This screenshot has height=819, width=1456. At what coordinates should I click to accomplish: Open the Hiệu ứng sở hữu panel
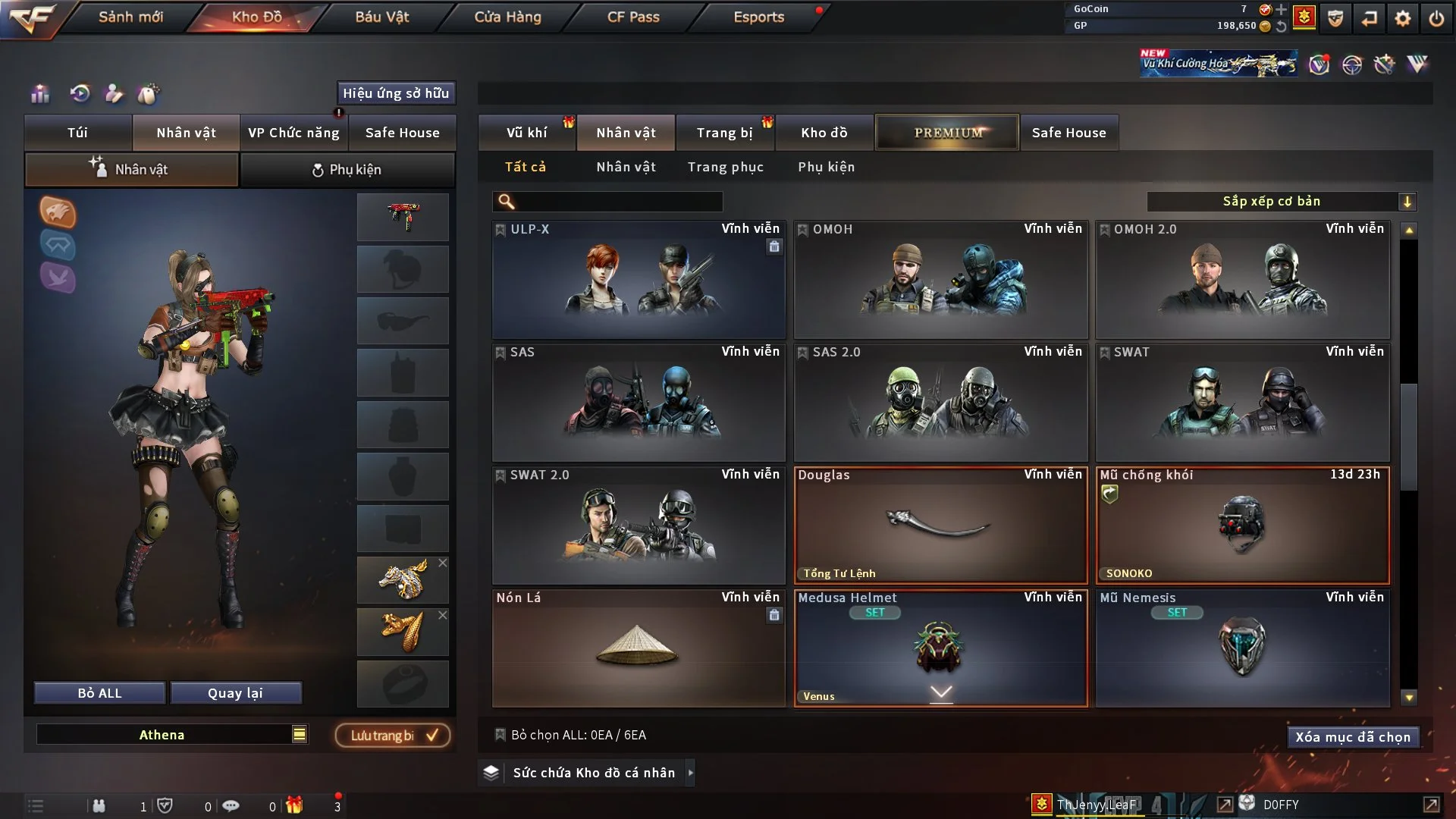click(x=396, y=93)
